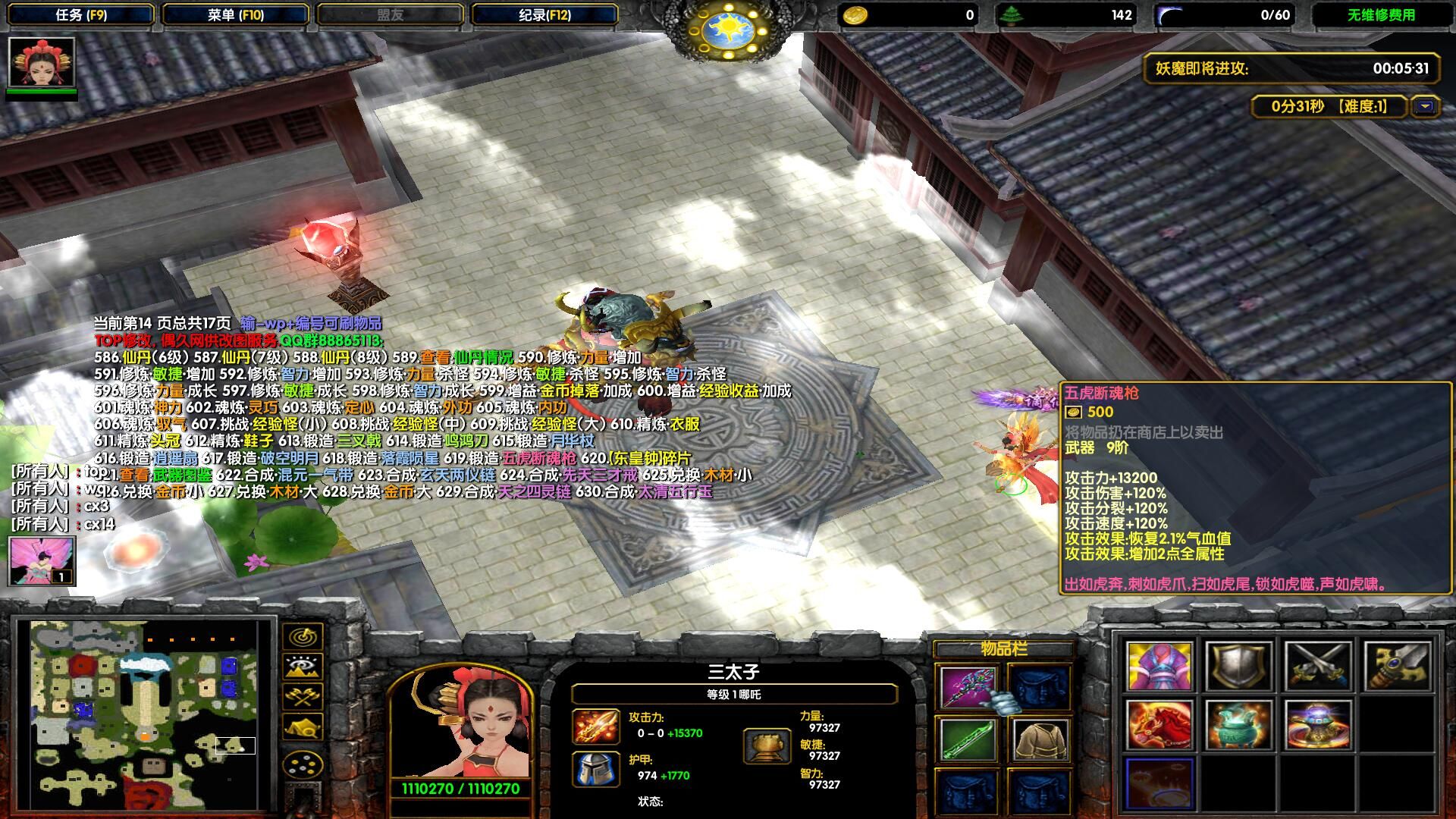Click the silver shield command icon

click(1238, 667)
